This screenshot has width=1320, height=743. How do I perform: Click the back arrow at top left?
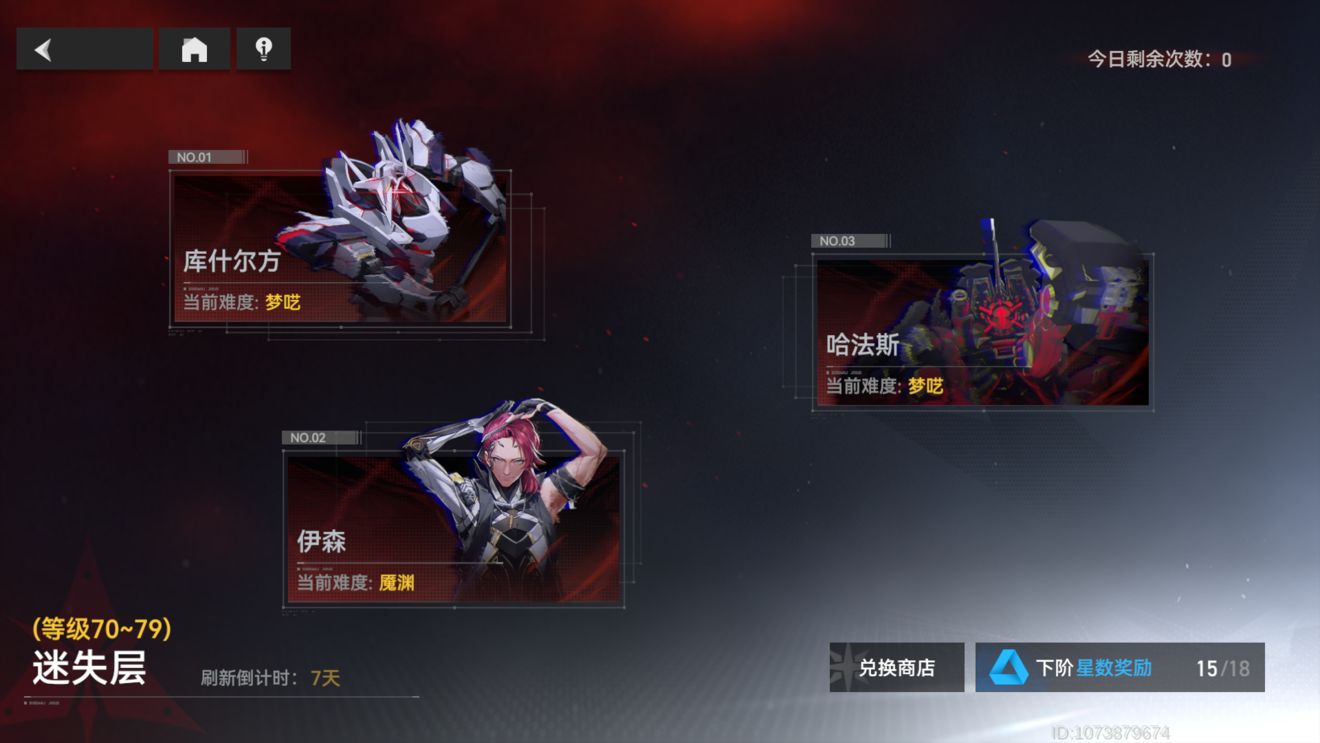click(x=42, y=47)
